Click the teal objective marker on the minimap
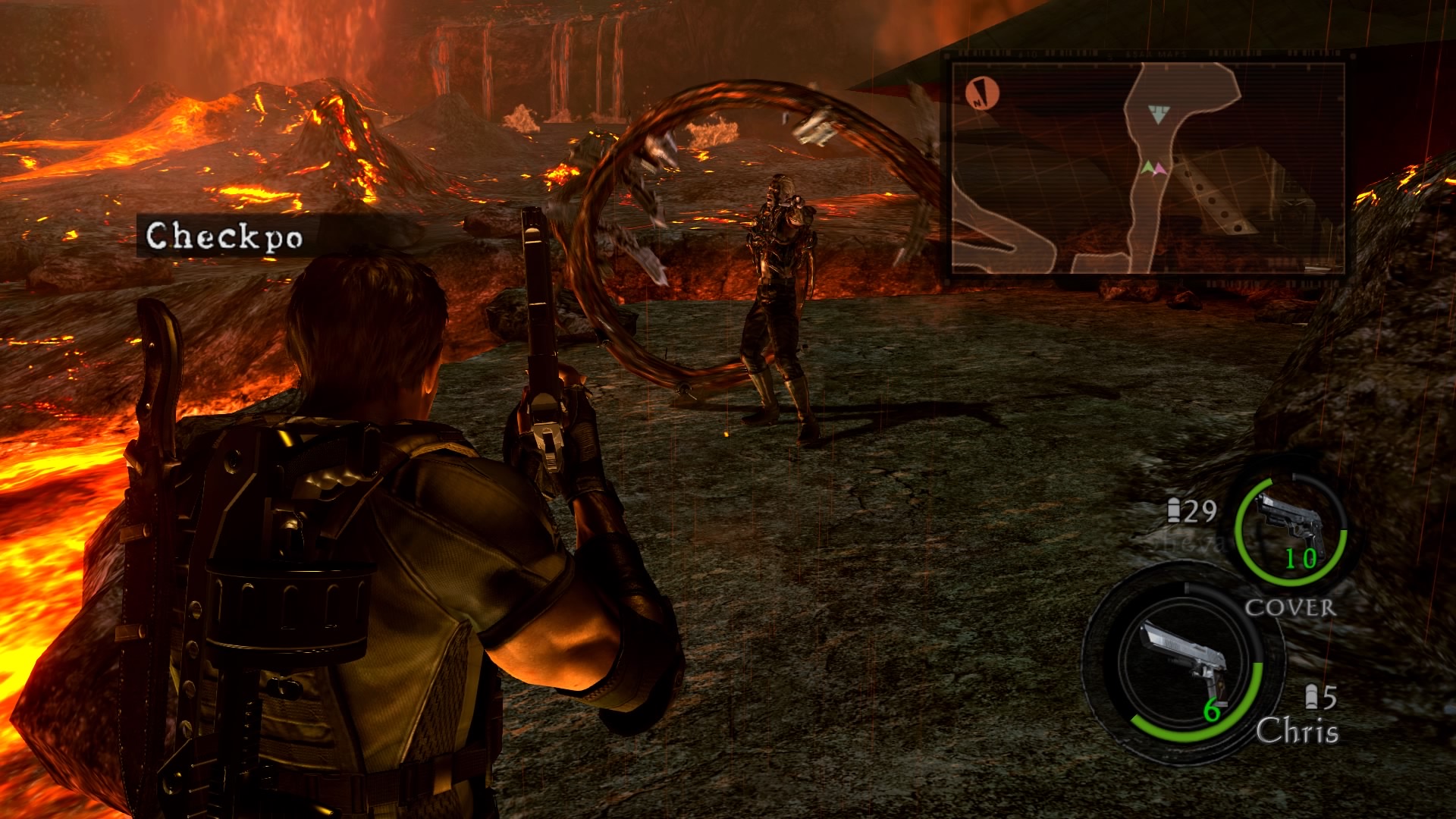 click(x=1156, y=115)
